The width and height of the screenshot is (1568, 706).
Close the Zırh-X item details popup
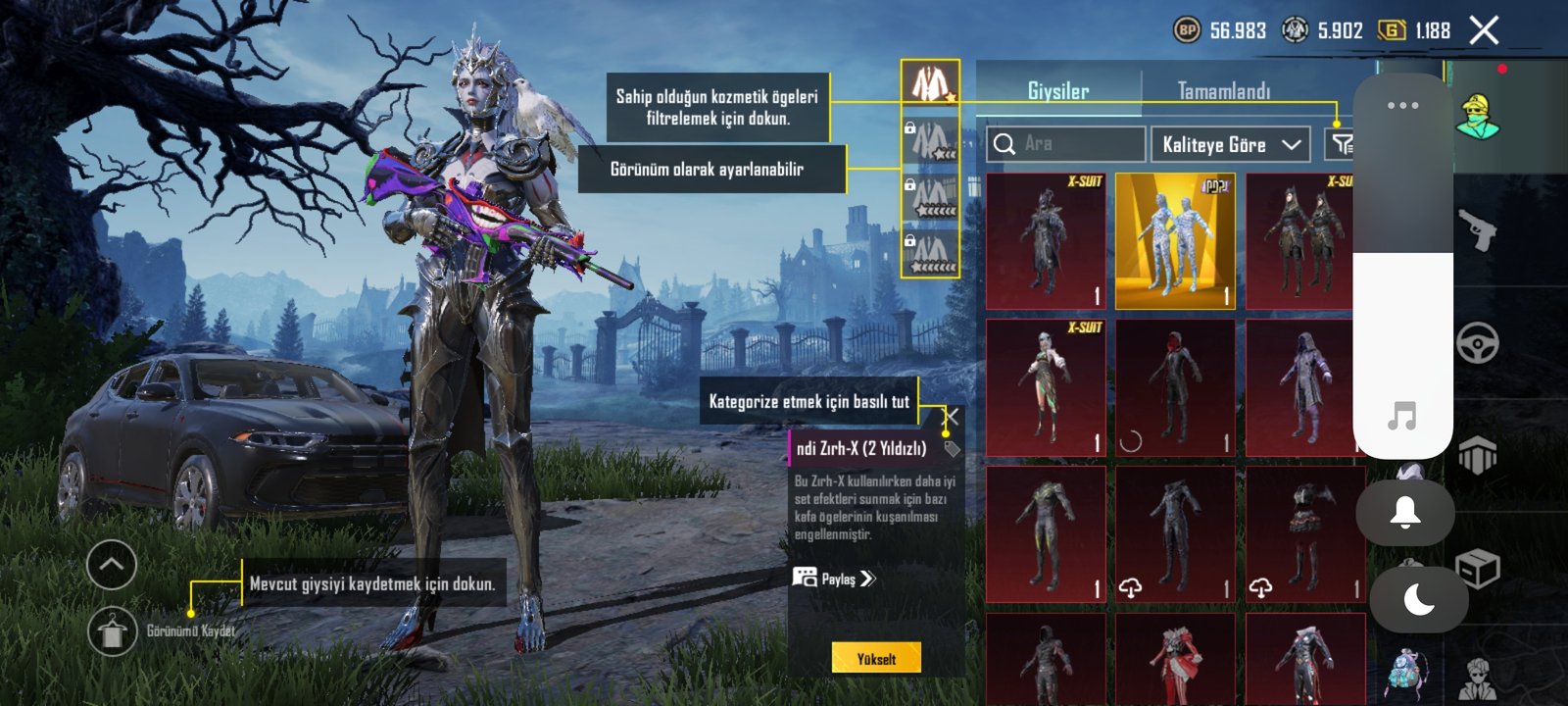click(950, 418)
